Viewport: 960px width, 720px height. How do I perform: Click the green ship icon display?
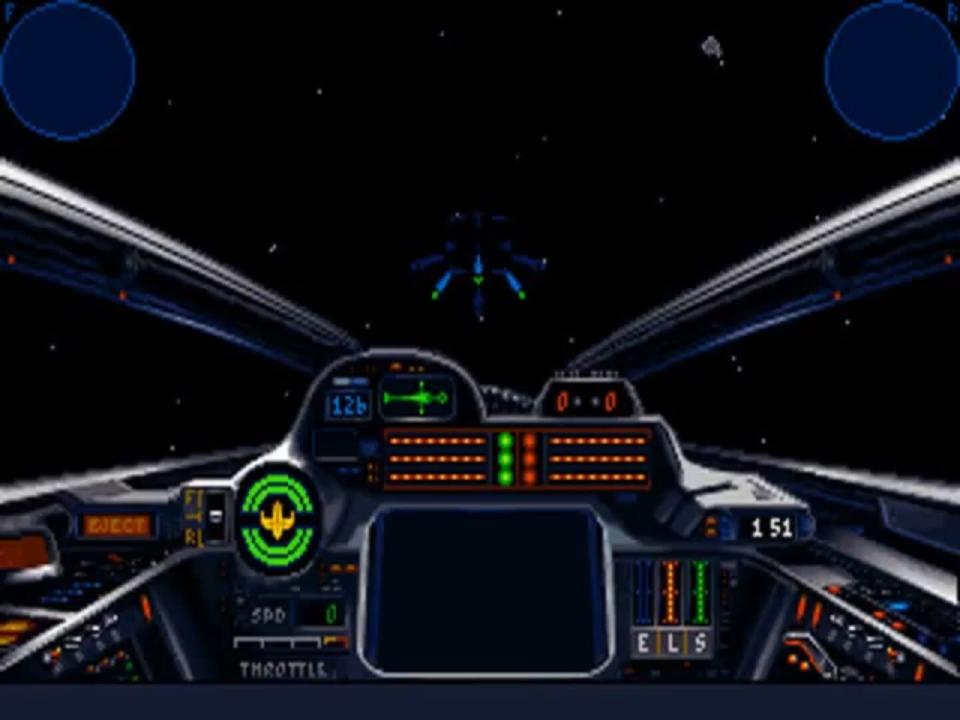click(x=418, y=399)
